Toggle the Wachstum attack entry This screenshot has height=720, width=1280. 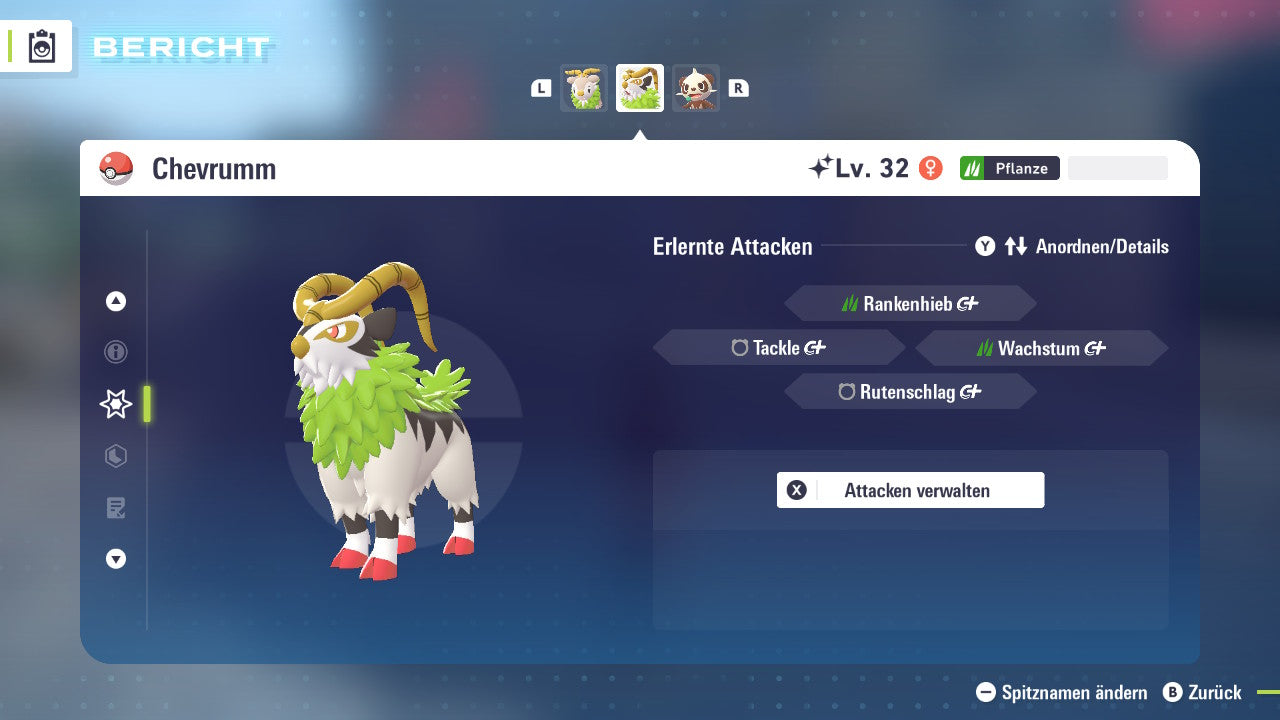pyautogui.click(x=1041, y=347)
